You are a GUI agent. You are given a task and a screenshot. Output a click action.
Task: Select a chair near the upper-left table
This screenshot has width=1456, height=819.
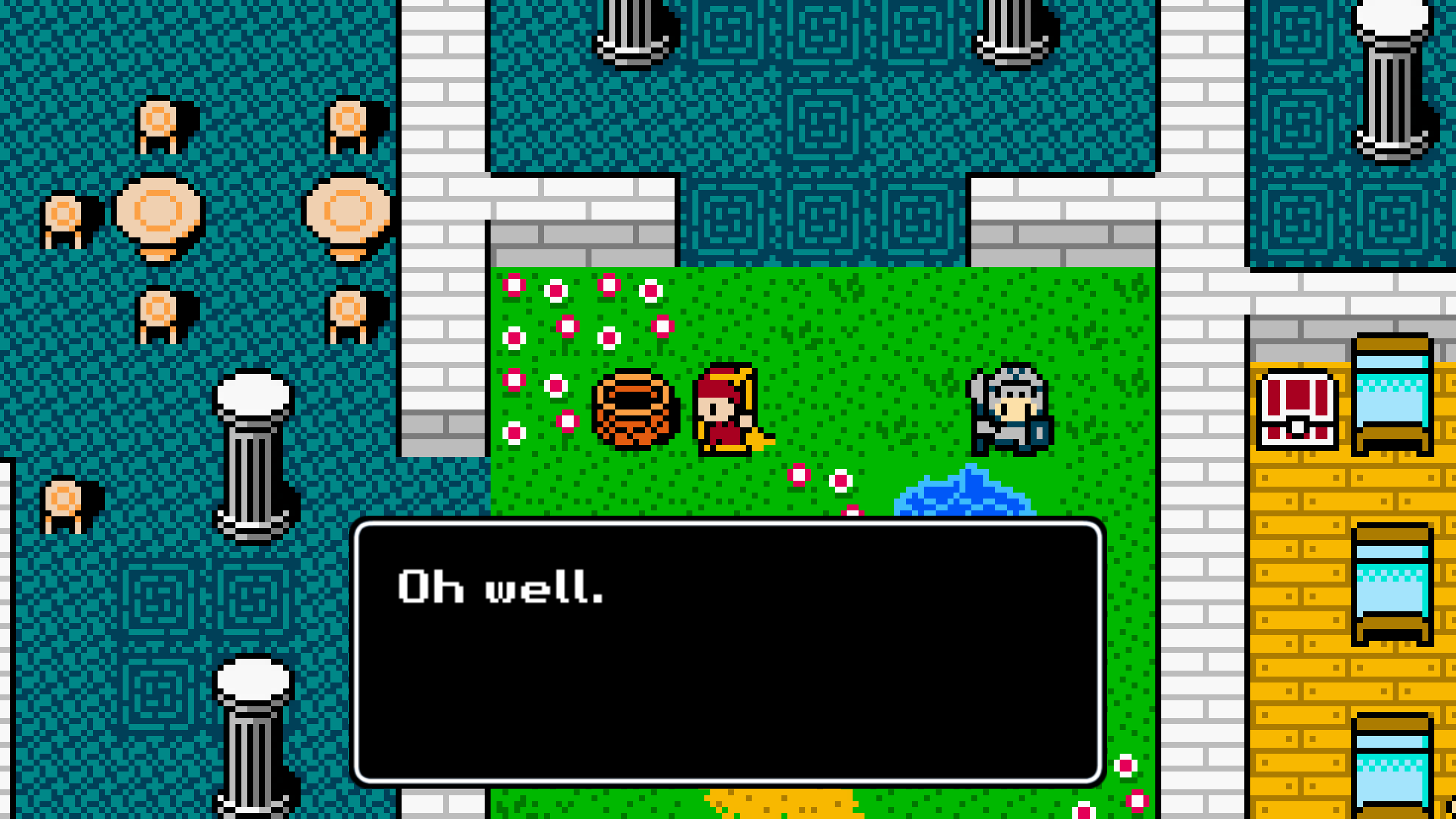coord(158,122)
